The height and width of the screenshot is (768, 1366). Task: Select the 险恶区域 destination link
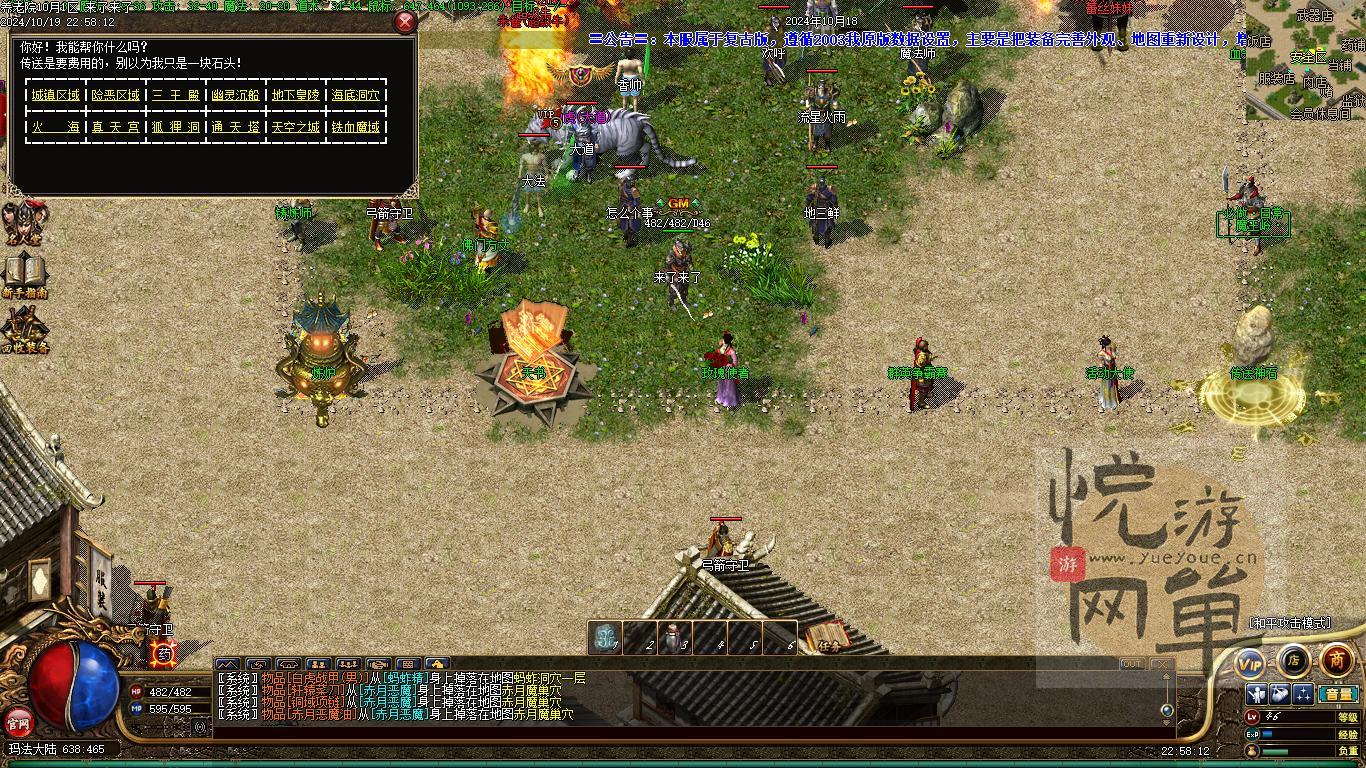116,95
